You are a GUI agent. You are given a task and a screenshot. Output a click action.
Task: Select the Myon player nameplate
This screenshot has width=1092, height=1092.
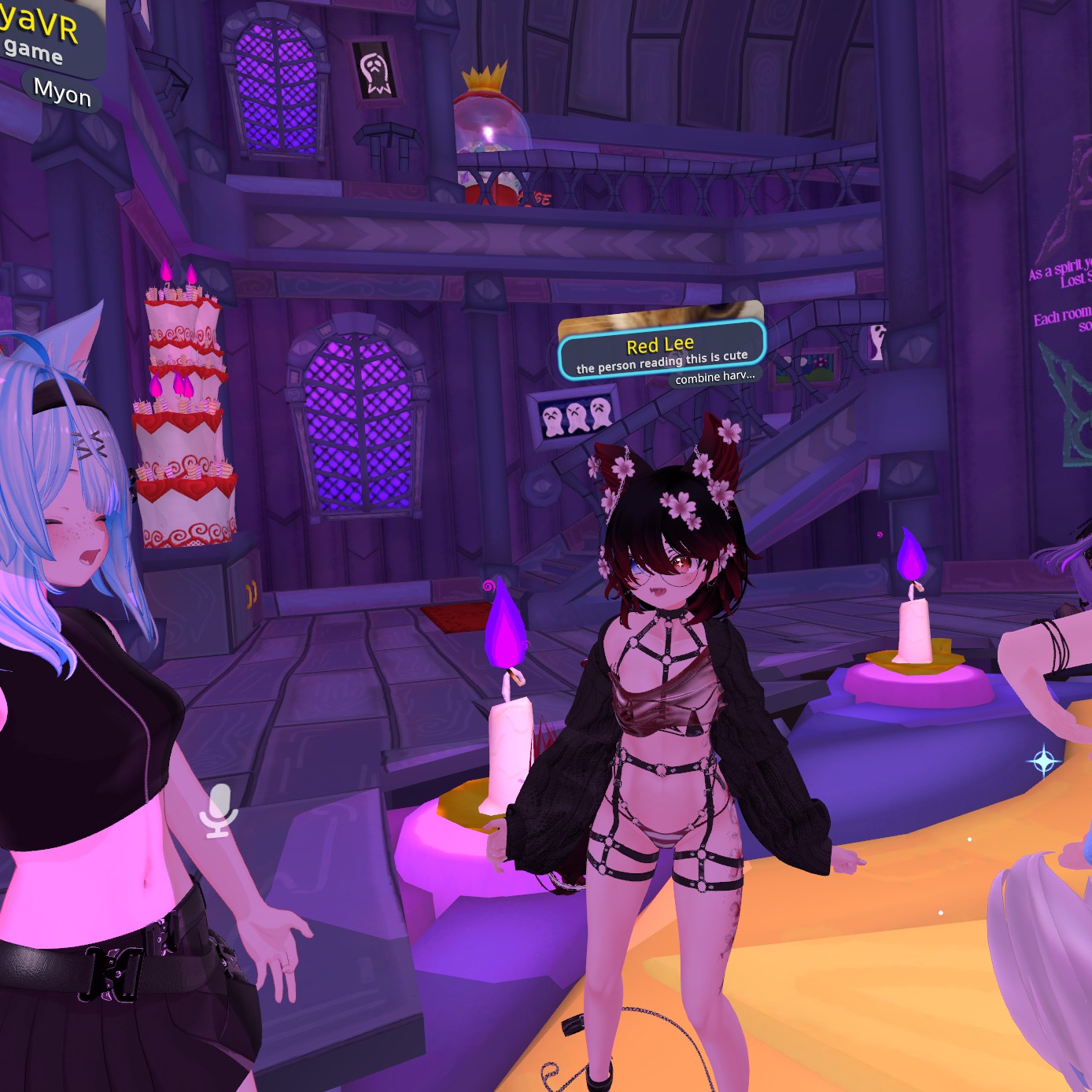pyautogui.click(x=62, y=93)
